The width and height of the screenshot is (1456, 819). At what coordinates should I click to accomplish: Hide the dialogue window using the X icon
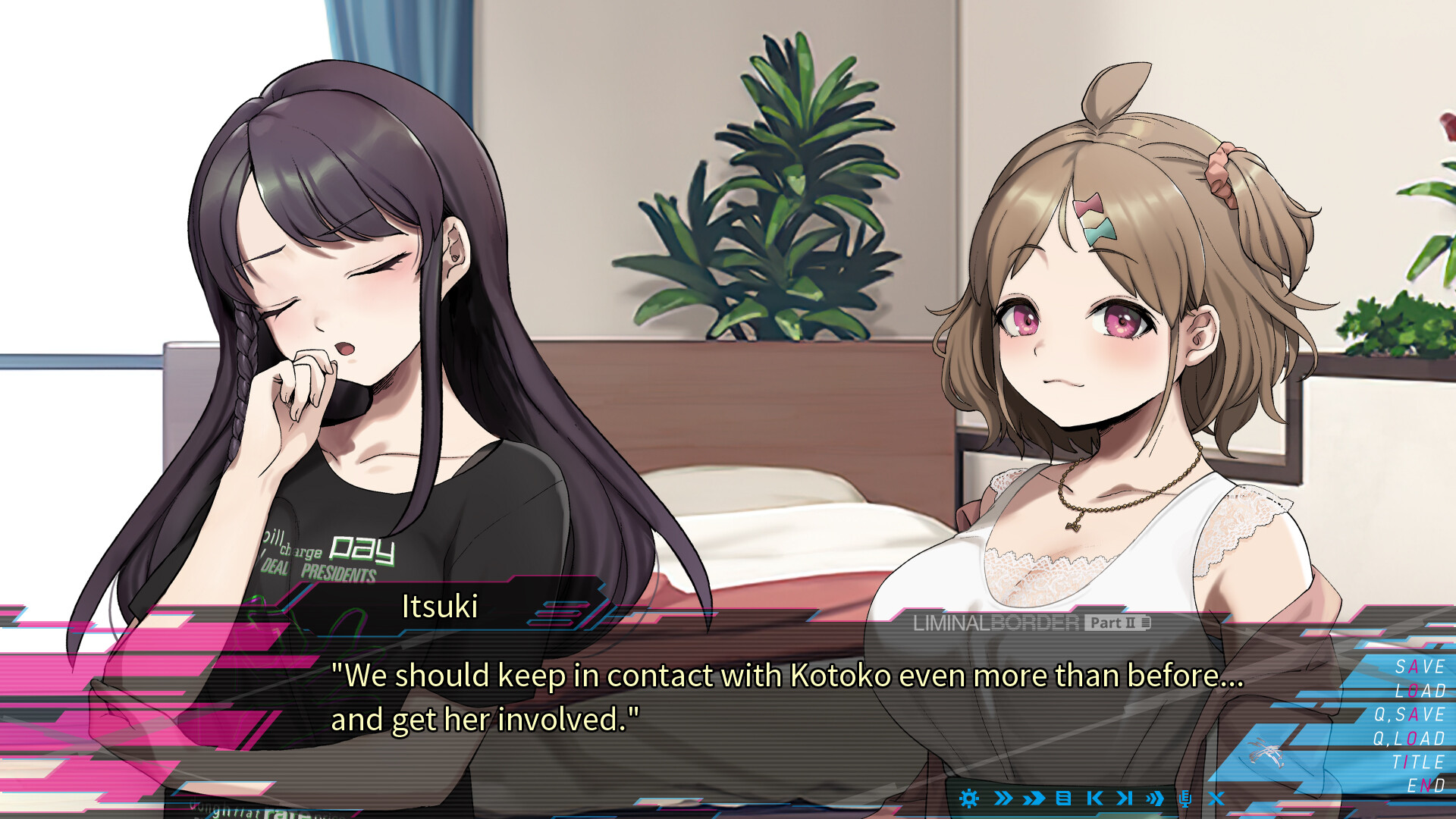point(1217,798)
